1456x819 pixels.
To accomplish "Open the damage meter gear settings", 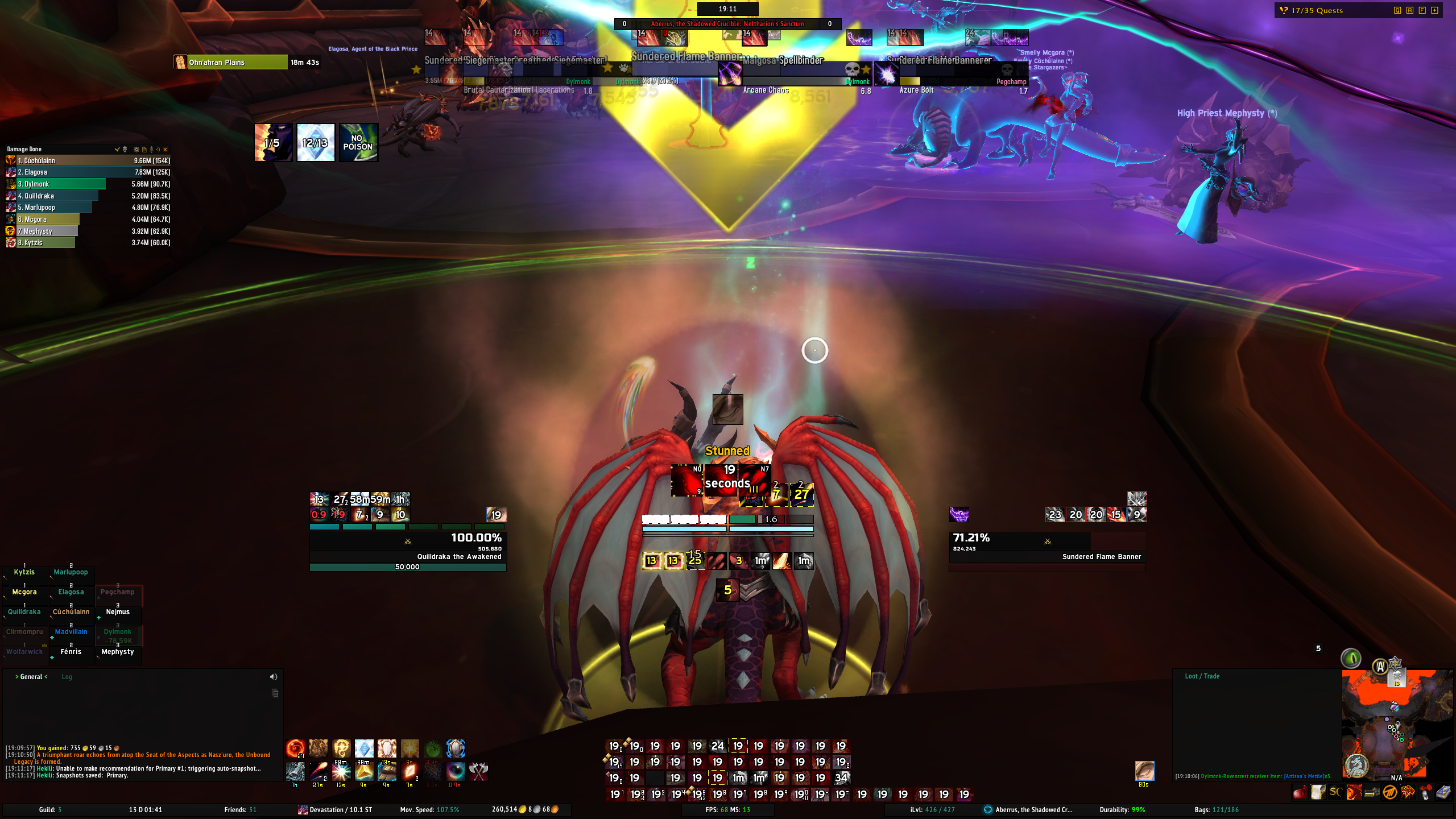I will (x=136, y=150).
